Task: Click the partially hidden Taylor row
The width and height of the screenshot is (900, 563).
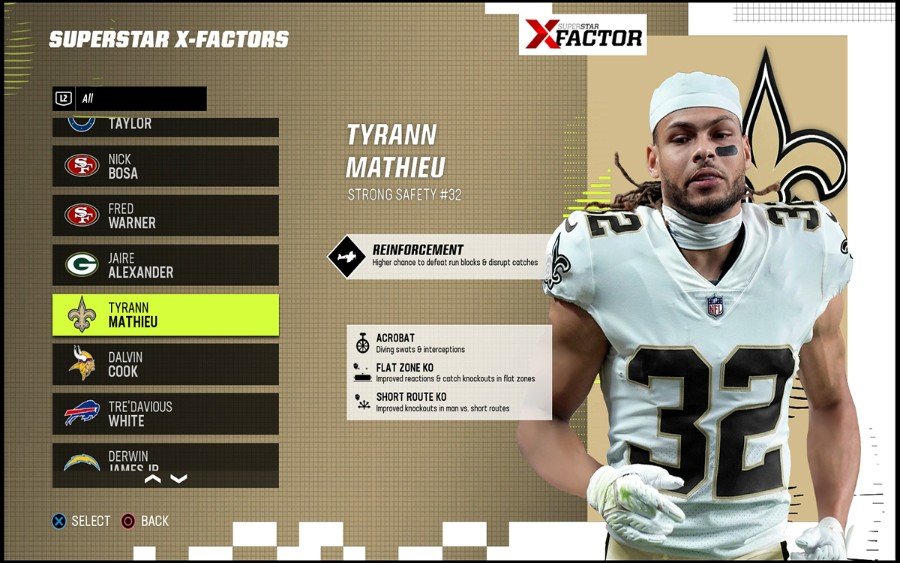Action: click(165, 126)
